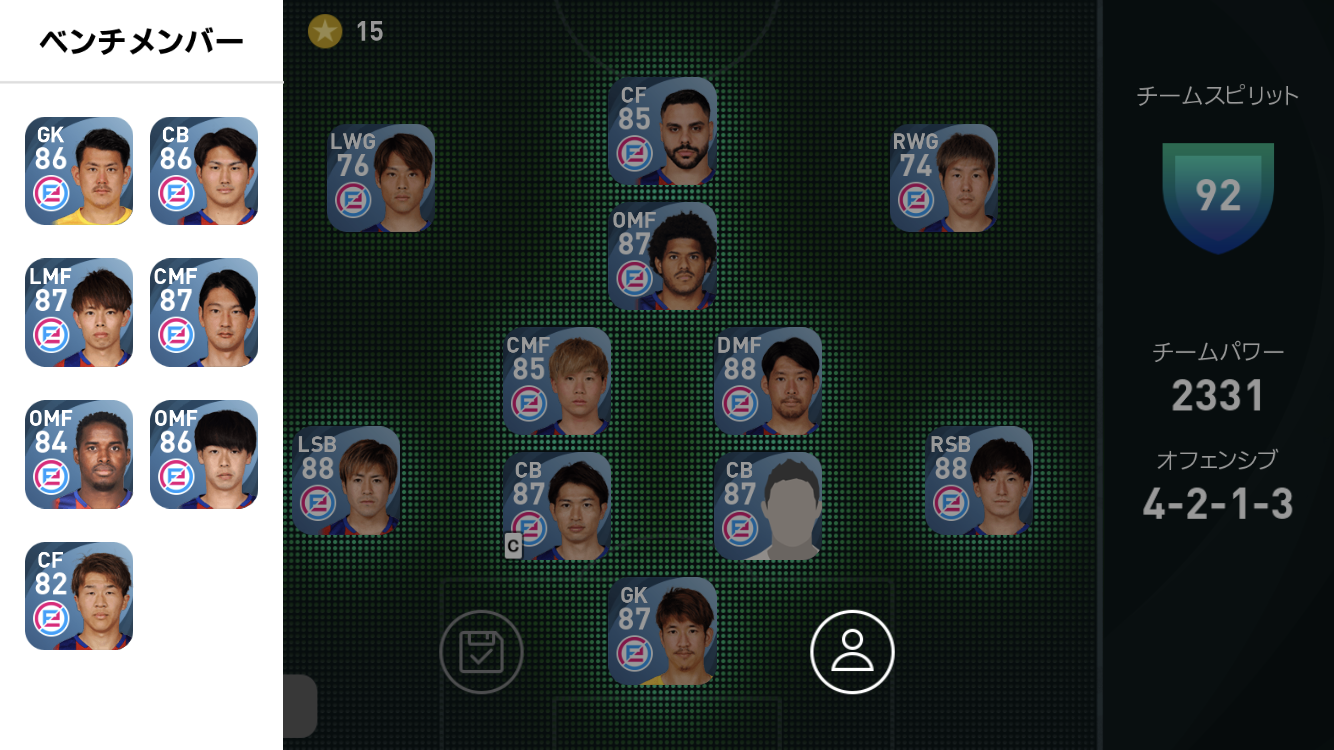
Task: Pick the LMF 87 bench player
Action: tap(79, 313)
